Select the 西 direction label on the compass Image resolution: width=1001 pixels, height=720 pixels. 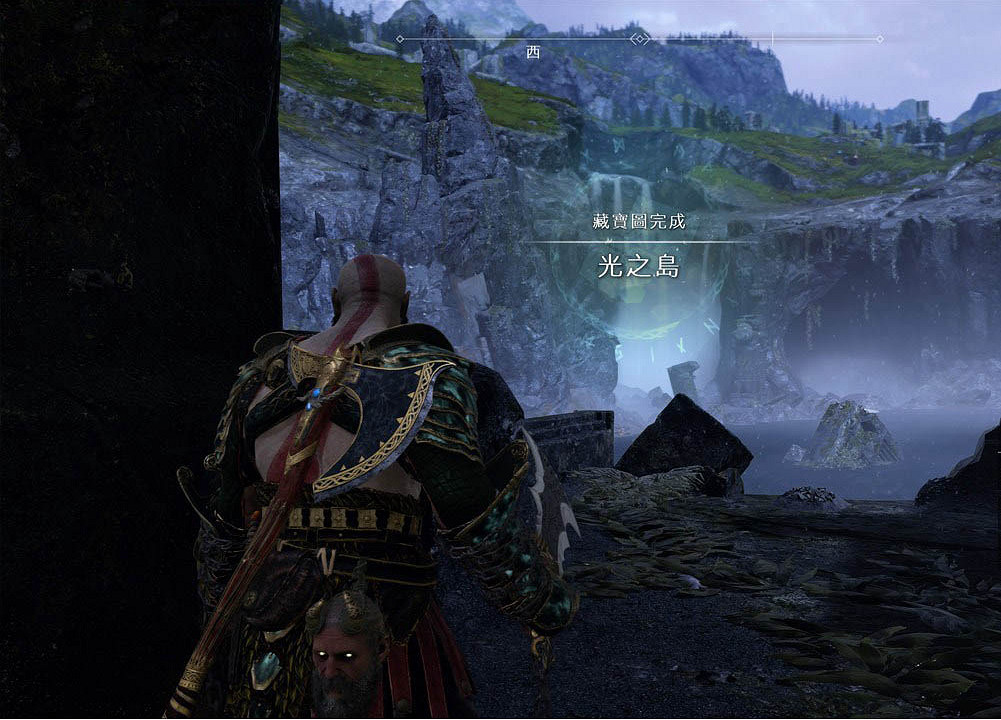click(x=532, y=52)
